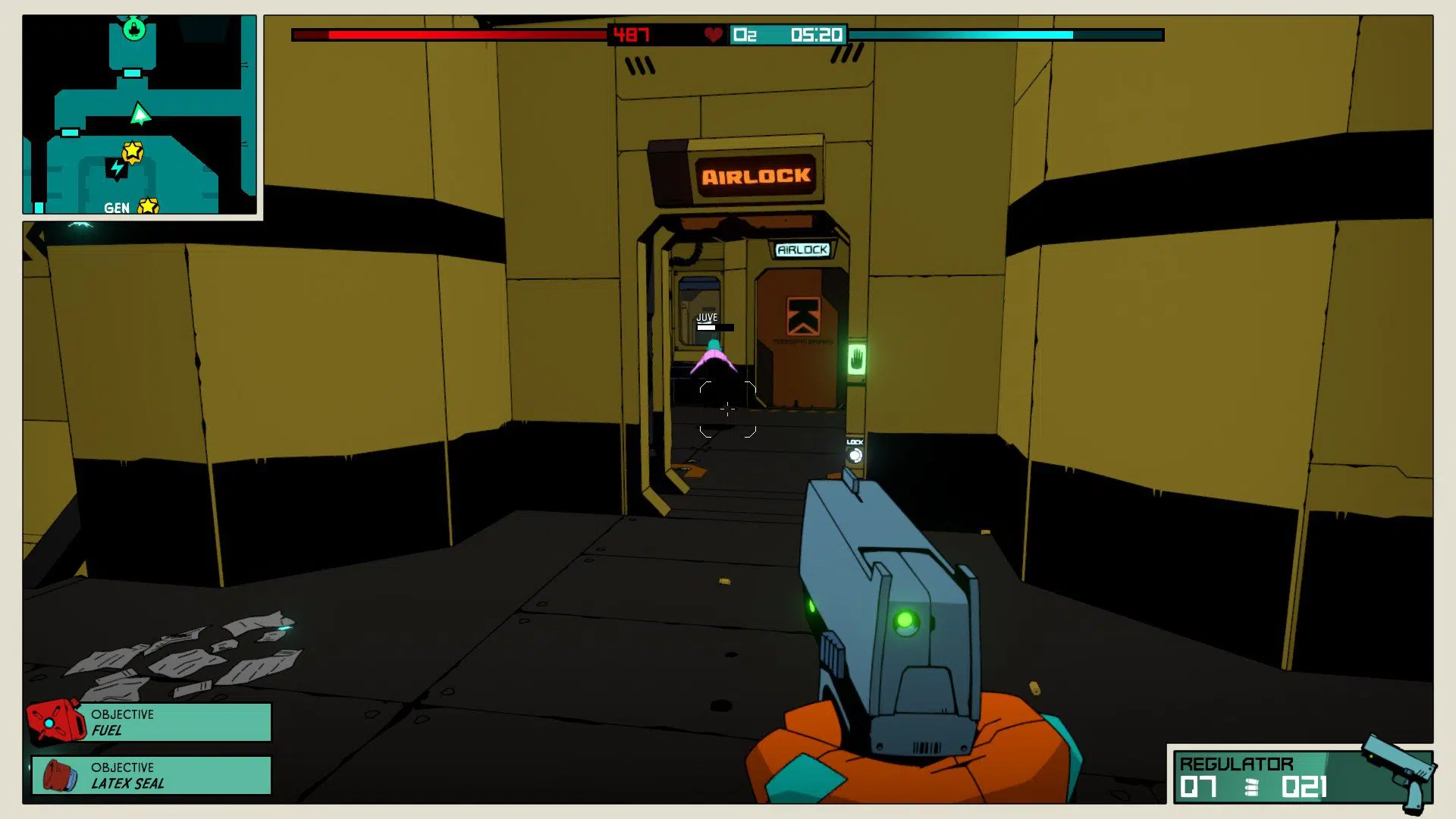
Task: Toggle the LOCK control on the doorframe
Action: pyautogui.click(x=855, y=453)
